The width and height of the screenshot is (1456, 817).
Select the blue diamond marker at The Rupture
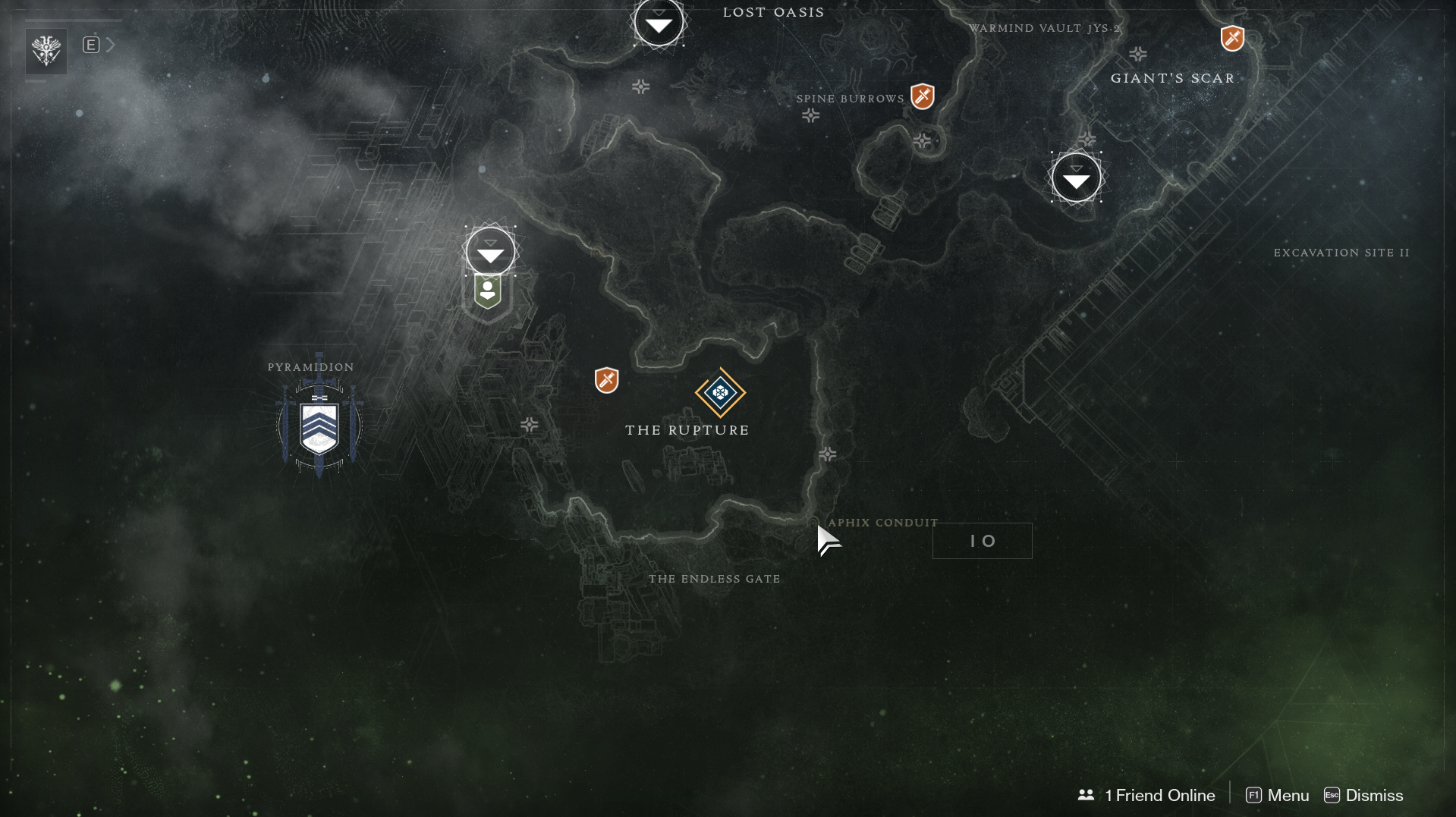click(x=720, y=393)
